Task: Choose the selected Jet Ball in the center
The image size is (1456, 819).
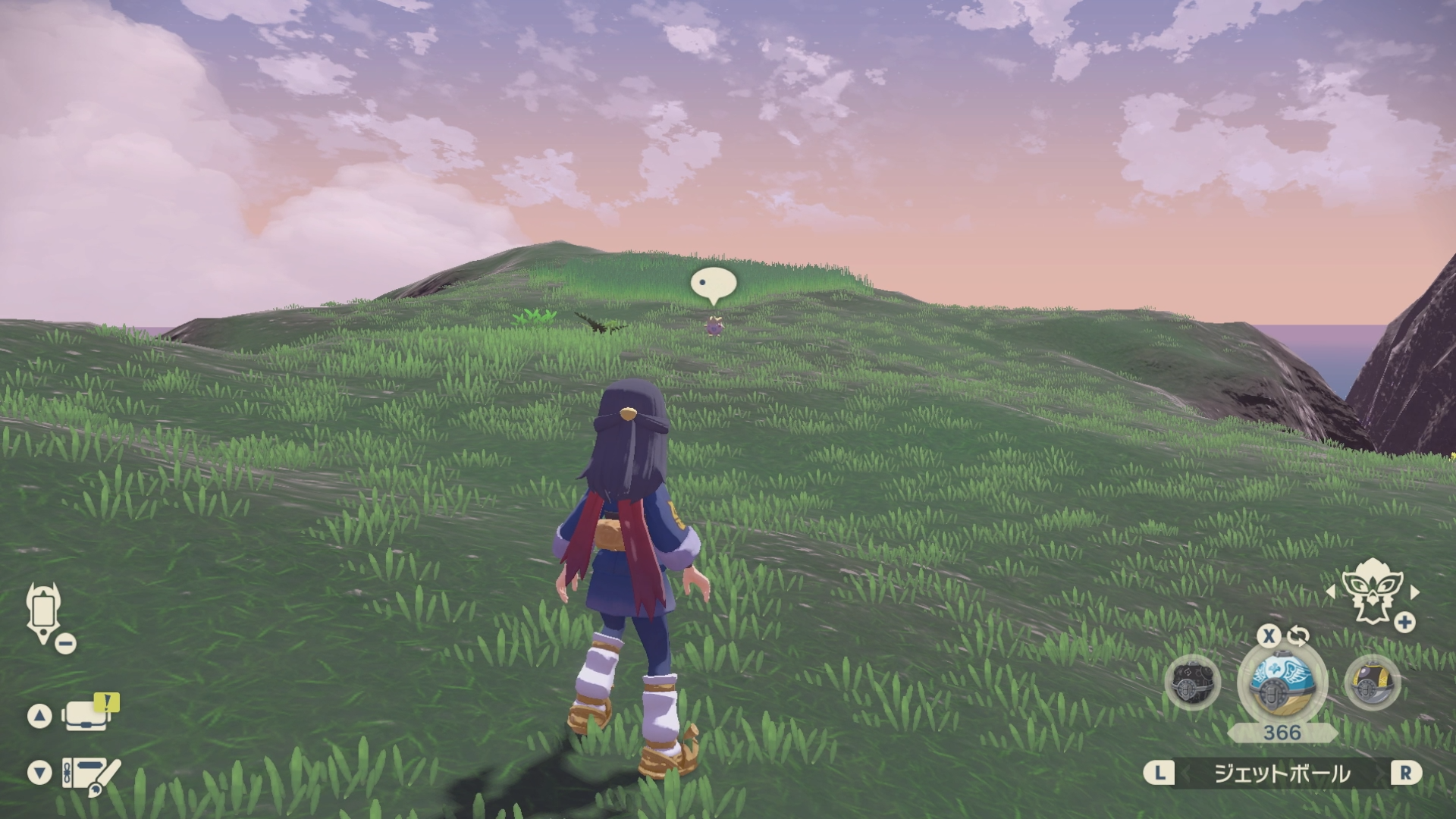Action: 1282,682
